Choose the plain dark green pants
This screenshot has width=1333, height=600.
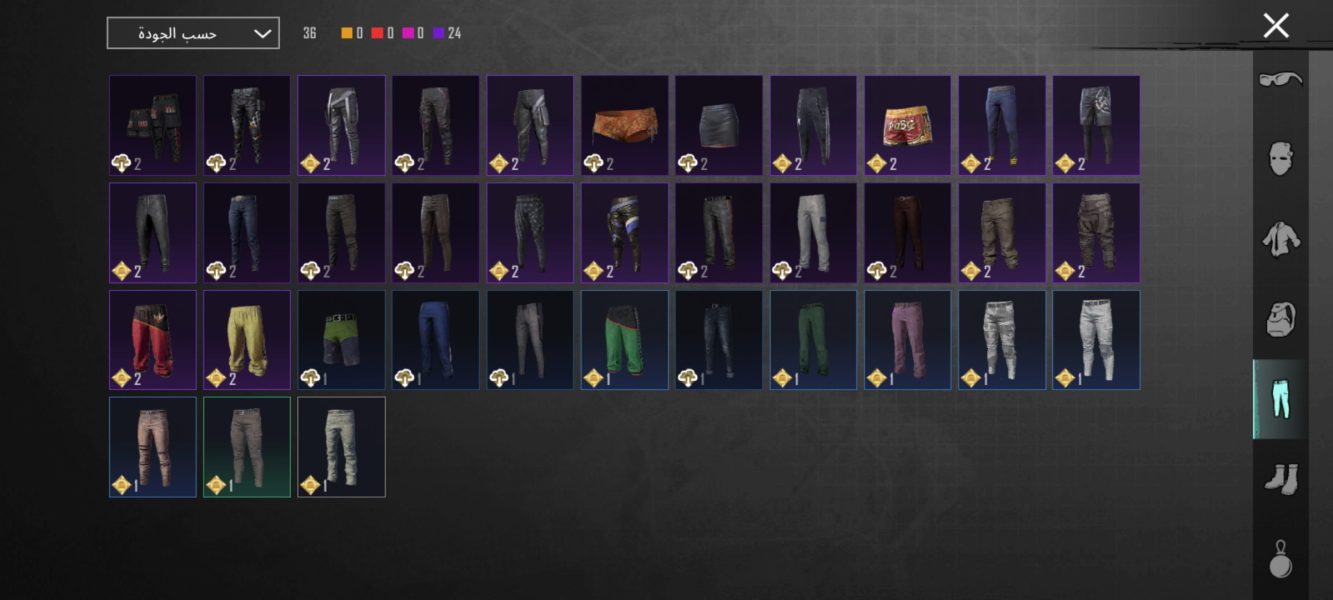pyautogui.click(x=813, y=340)
